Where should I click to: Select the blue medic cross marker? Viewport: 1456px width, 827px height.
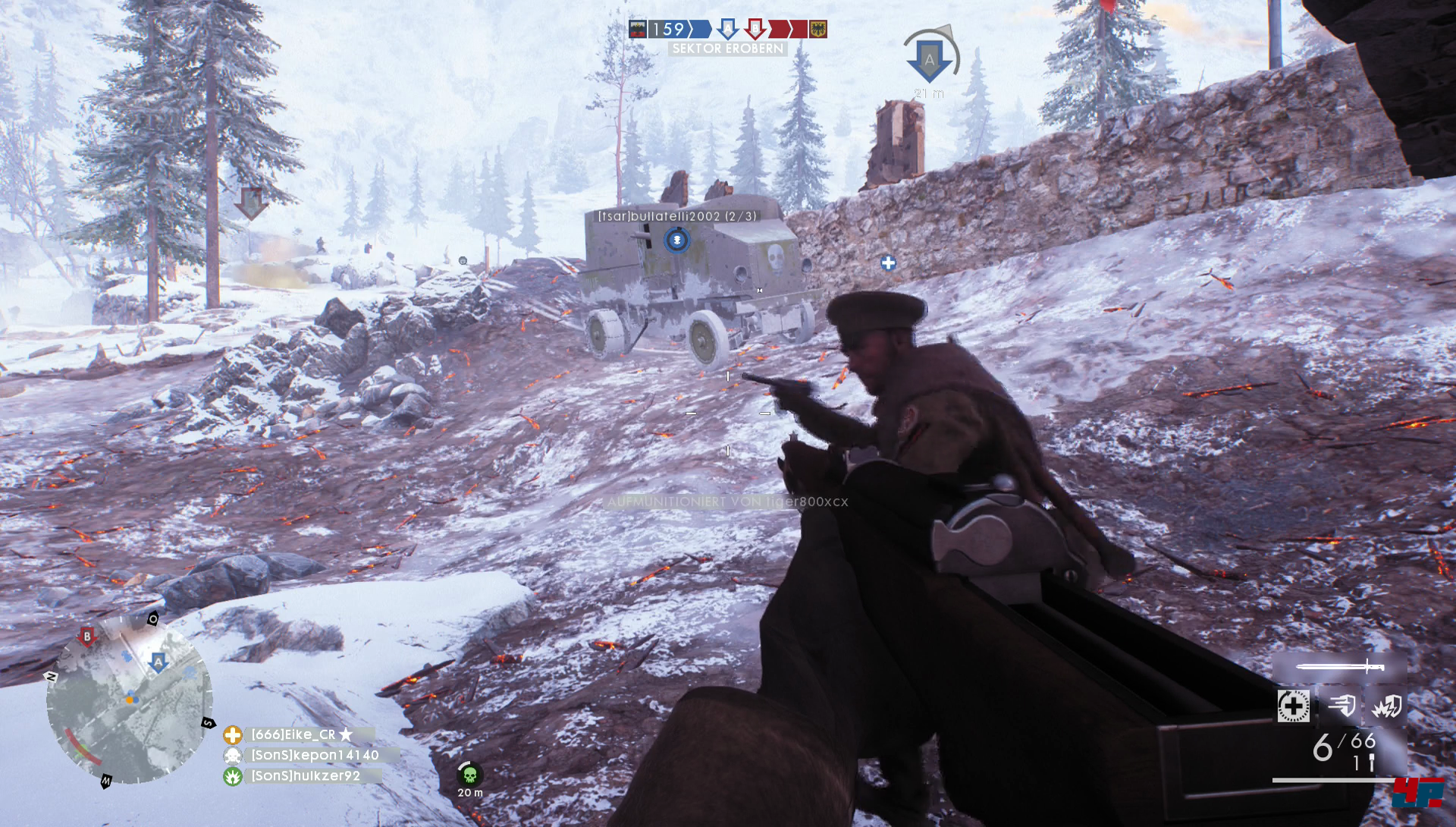click(x=888, y=263)
